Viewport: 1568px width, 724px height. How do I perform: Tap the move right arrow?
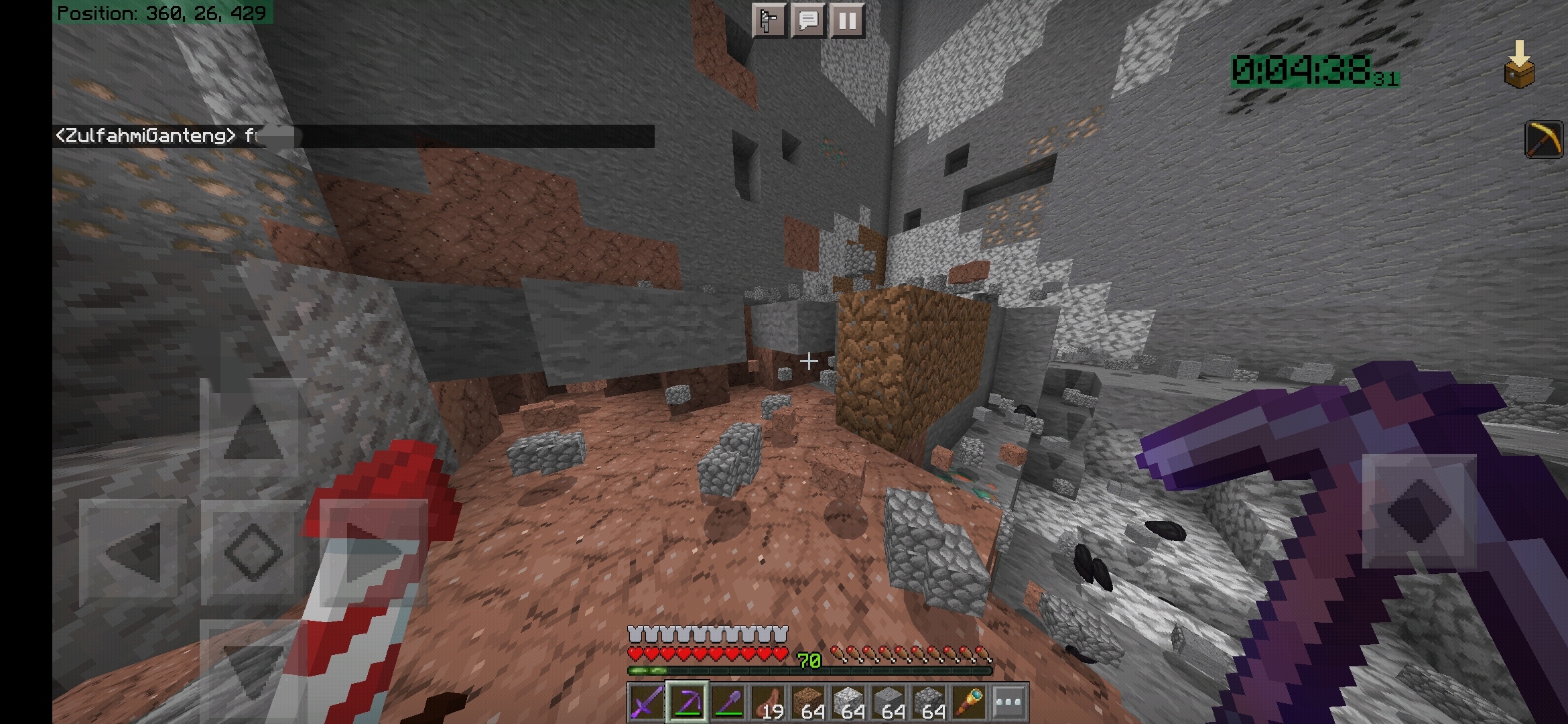373,551
